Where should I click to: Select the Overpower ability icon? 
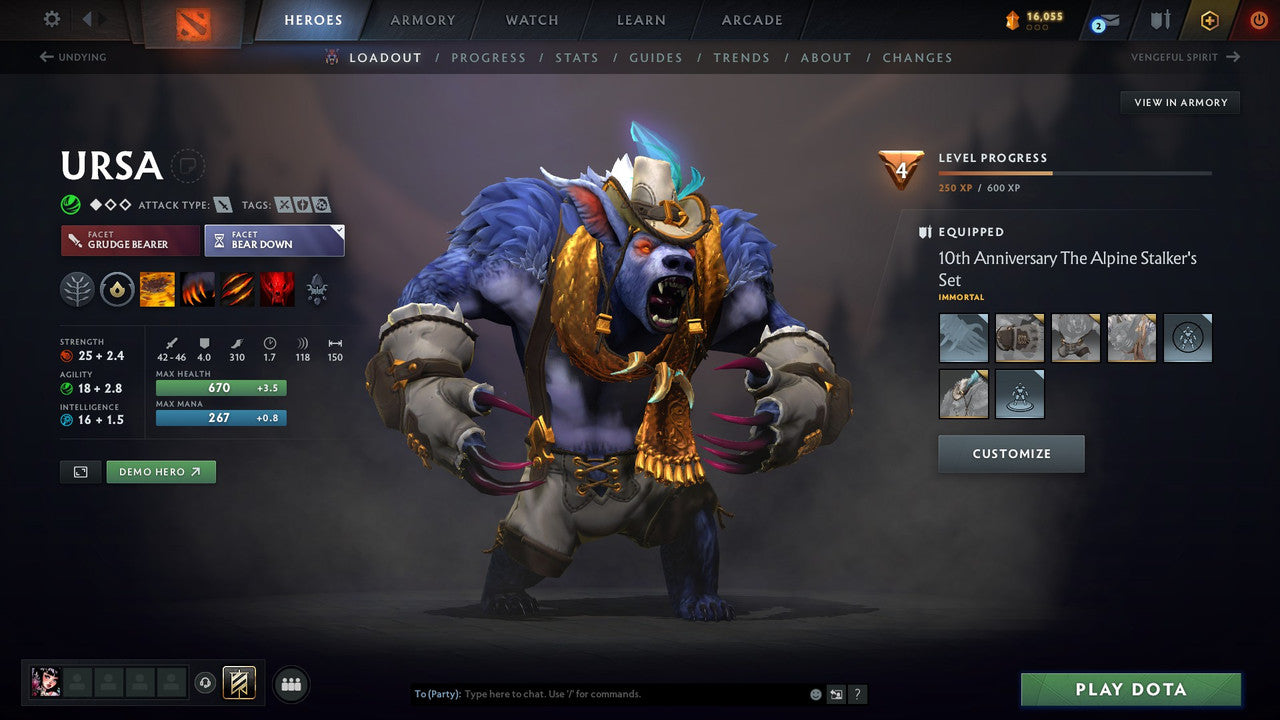click(198, 290)
